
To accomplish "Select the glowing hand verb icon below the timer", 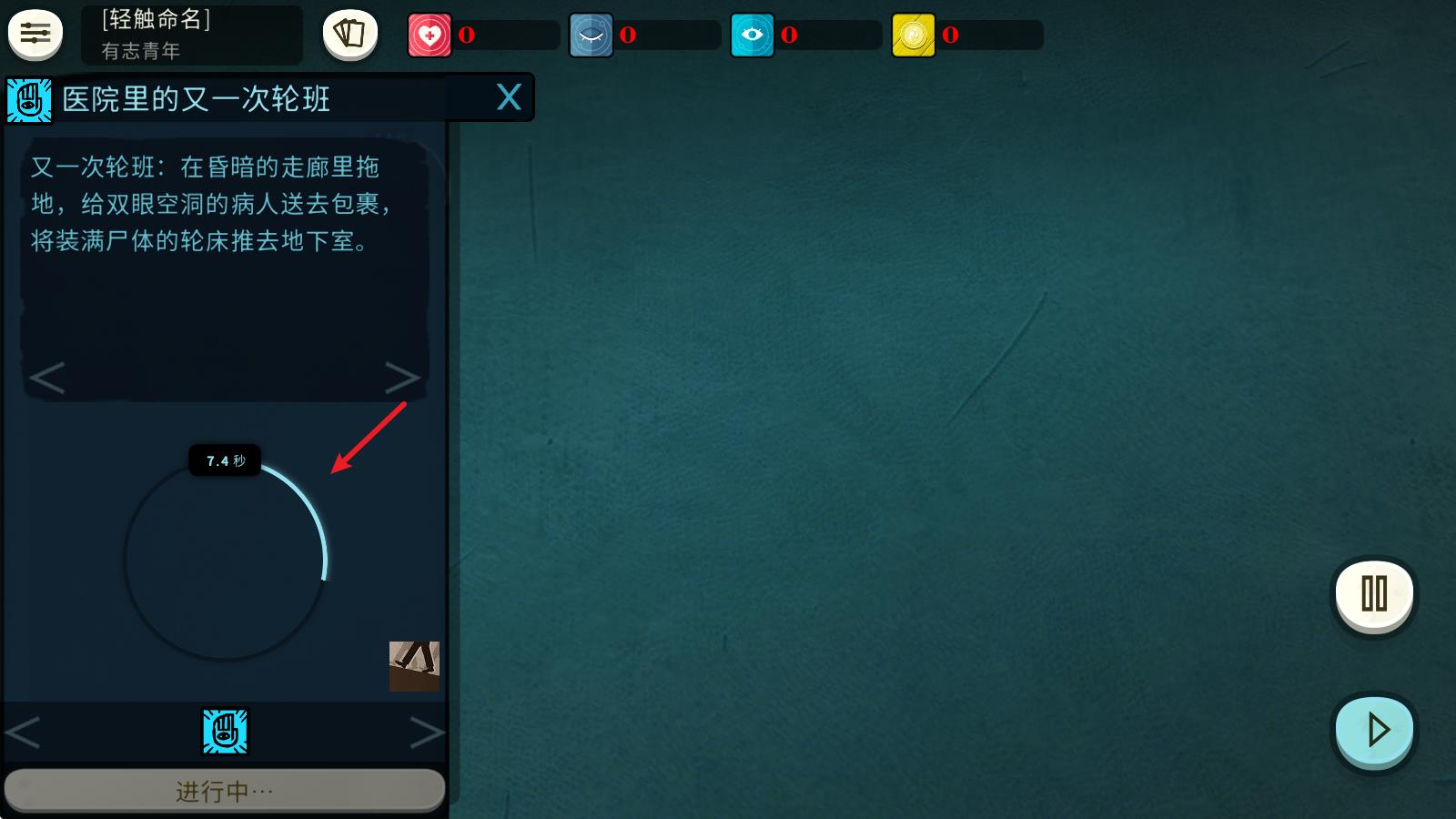I will coord(226,731).
